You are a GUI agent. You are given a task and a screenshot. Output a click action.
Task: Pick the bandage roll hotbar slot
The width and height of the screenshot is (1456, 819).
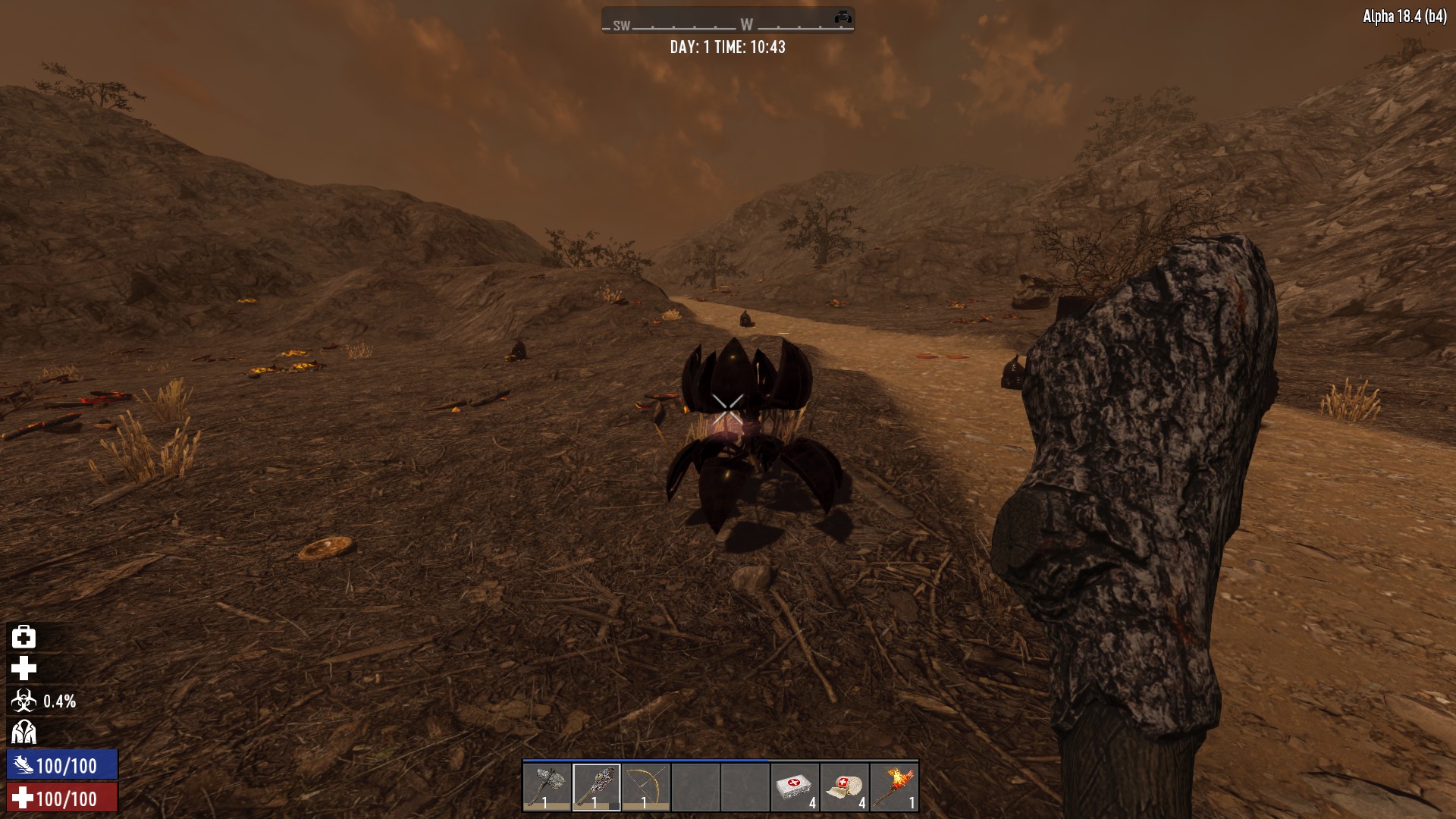click(845, 788)
